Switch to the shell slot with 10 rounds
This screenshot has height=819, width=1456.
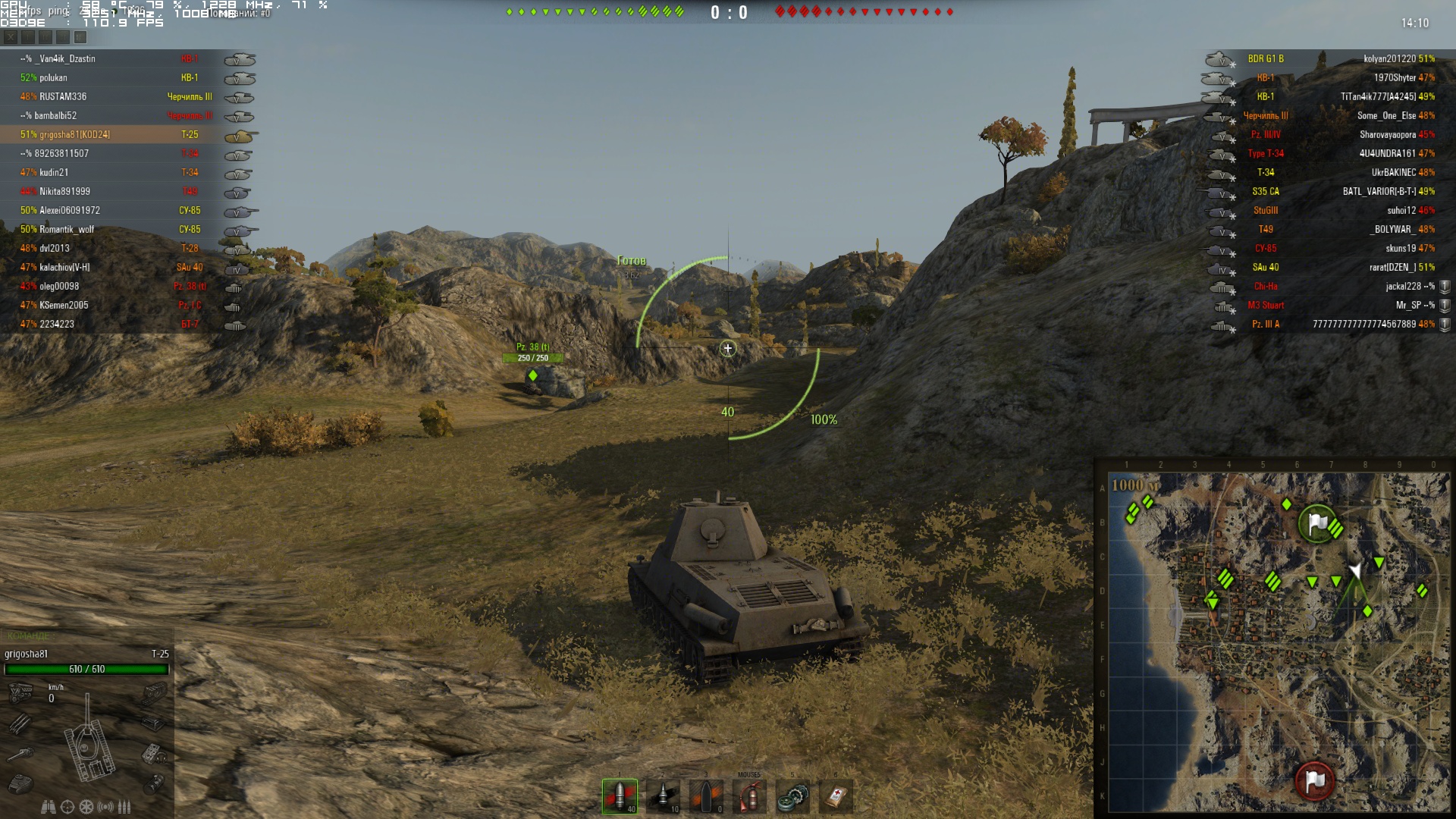click(x=663, y=796)
